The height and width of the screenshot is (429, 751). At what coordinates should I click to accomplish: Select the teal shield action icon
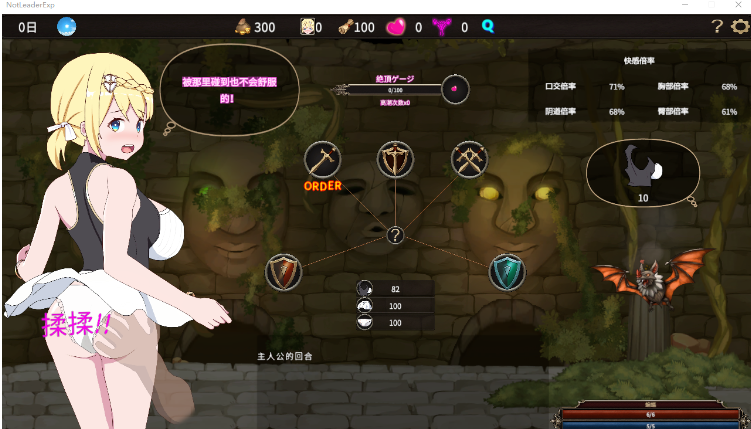point(507,272)
